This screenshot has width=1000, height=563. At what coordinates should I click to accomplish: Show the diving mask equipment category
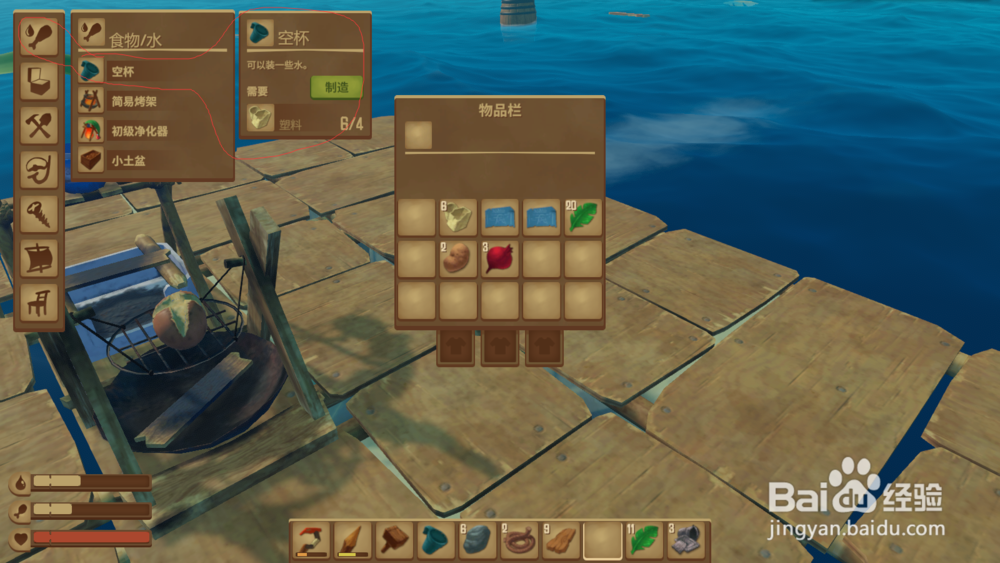tap(39, 170)
